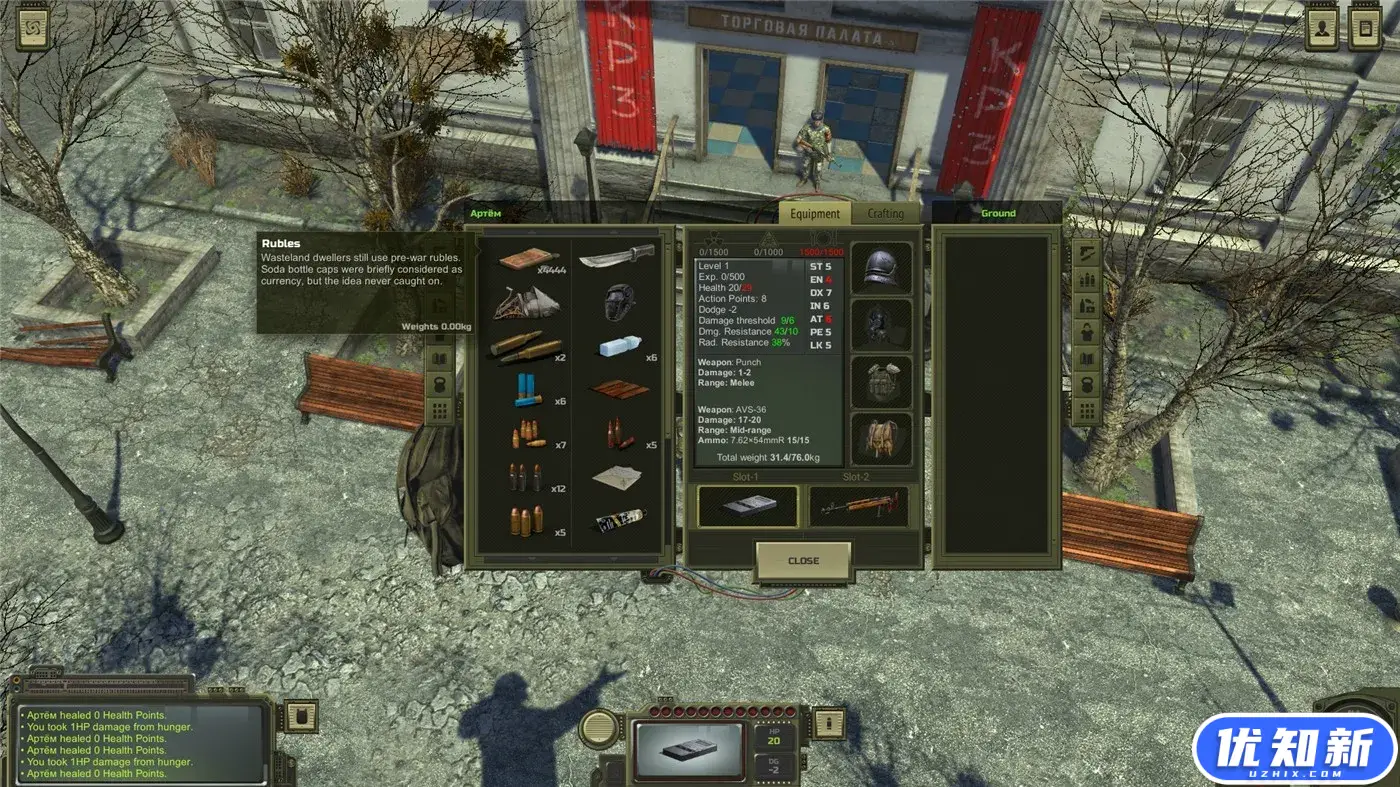Click the active weapon display on HUD
1400x787 pixels.
(x=689, y=749)
